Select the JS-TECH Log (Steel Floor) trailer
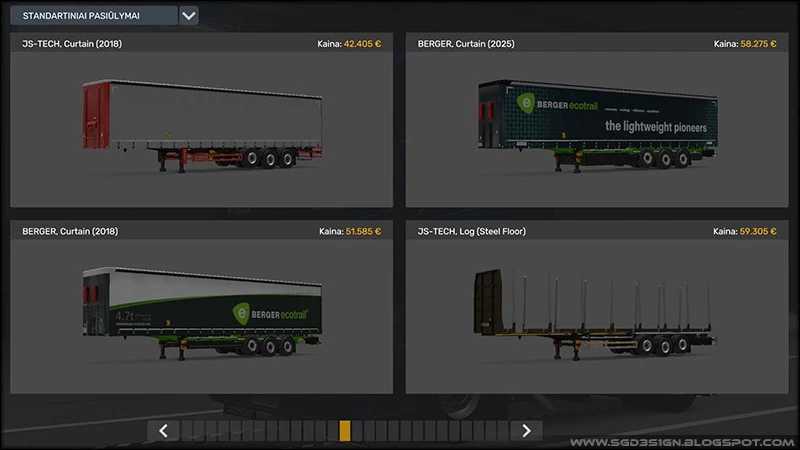Image resolution: width=800 pixels, height=450 pixels. pos(596,310)
